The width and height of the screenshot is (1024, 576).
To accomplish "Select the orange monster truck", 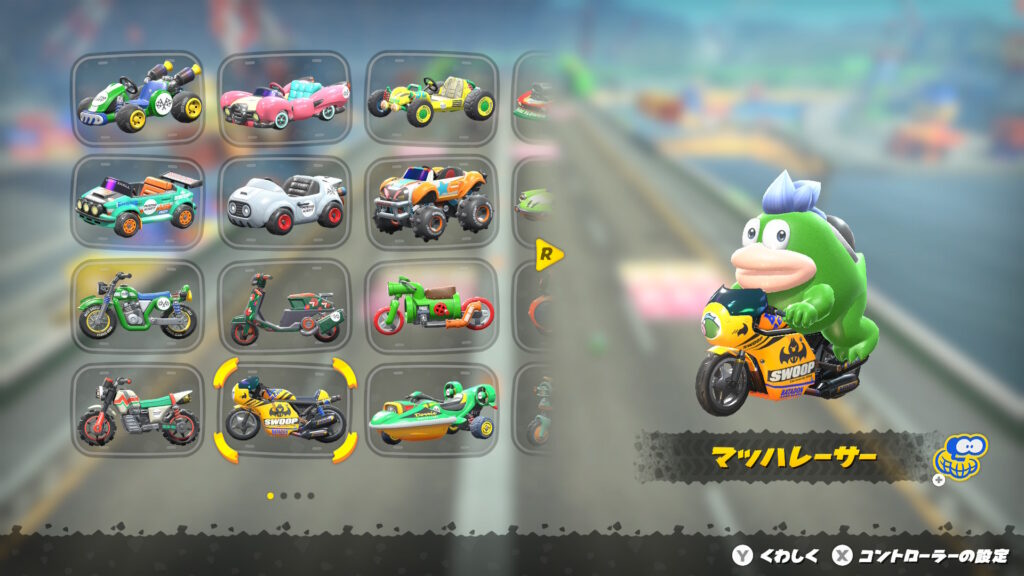I will [432, 203].
